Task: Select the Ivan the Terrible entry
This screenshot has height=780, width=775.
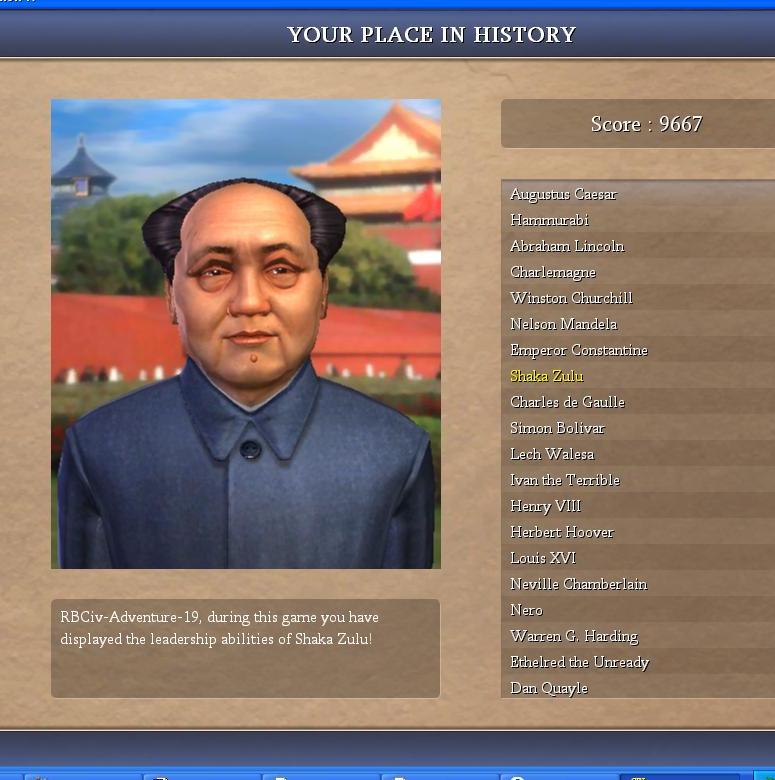Action: tap(564, 480)
